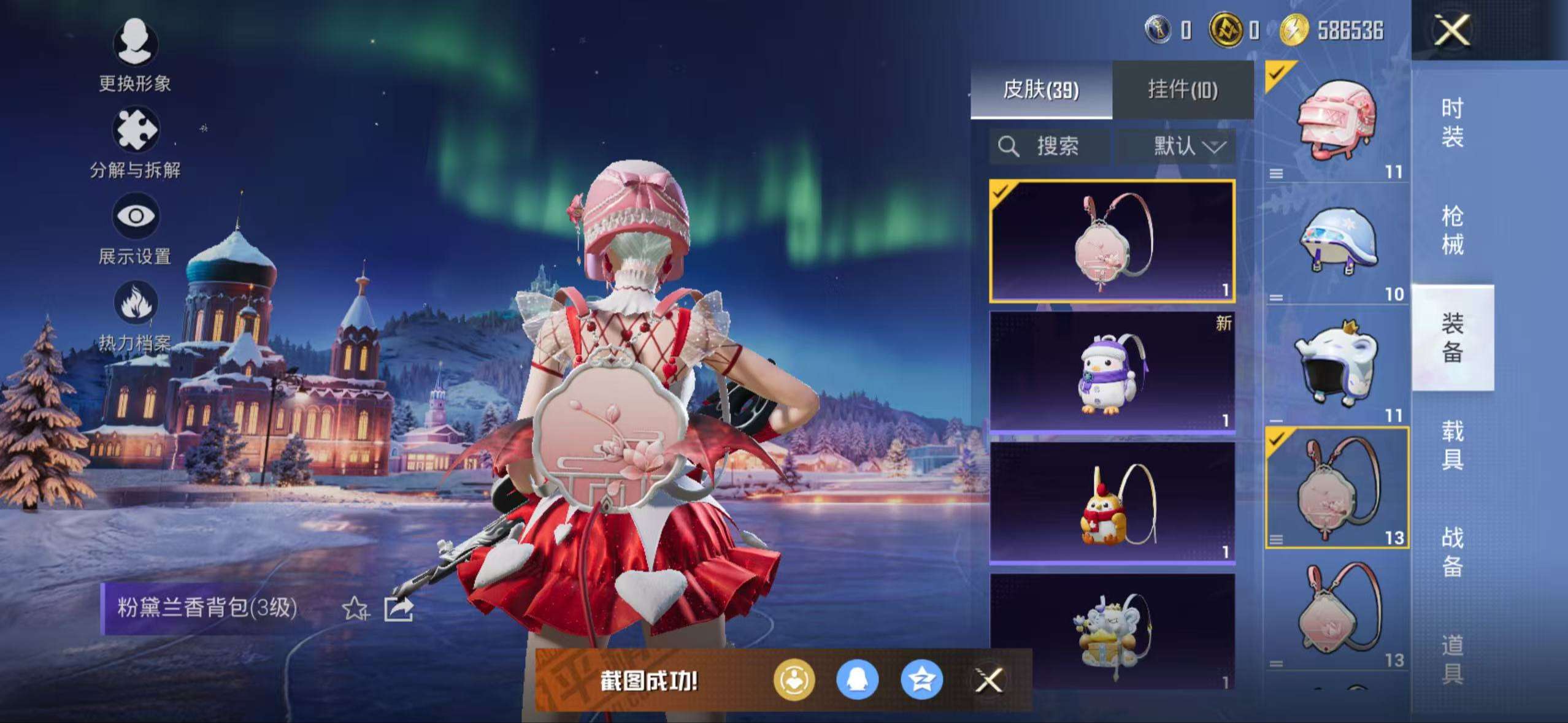
Task: Select the purple penguin backpack skin
Action: pos(1112,372)
